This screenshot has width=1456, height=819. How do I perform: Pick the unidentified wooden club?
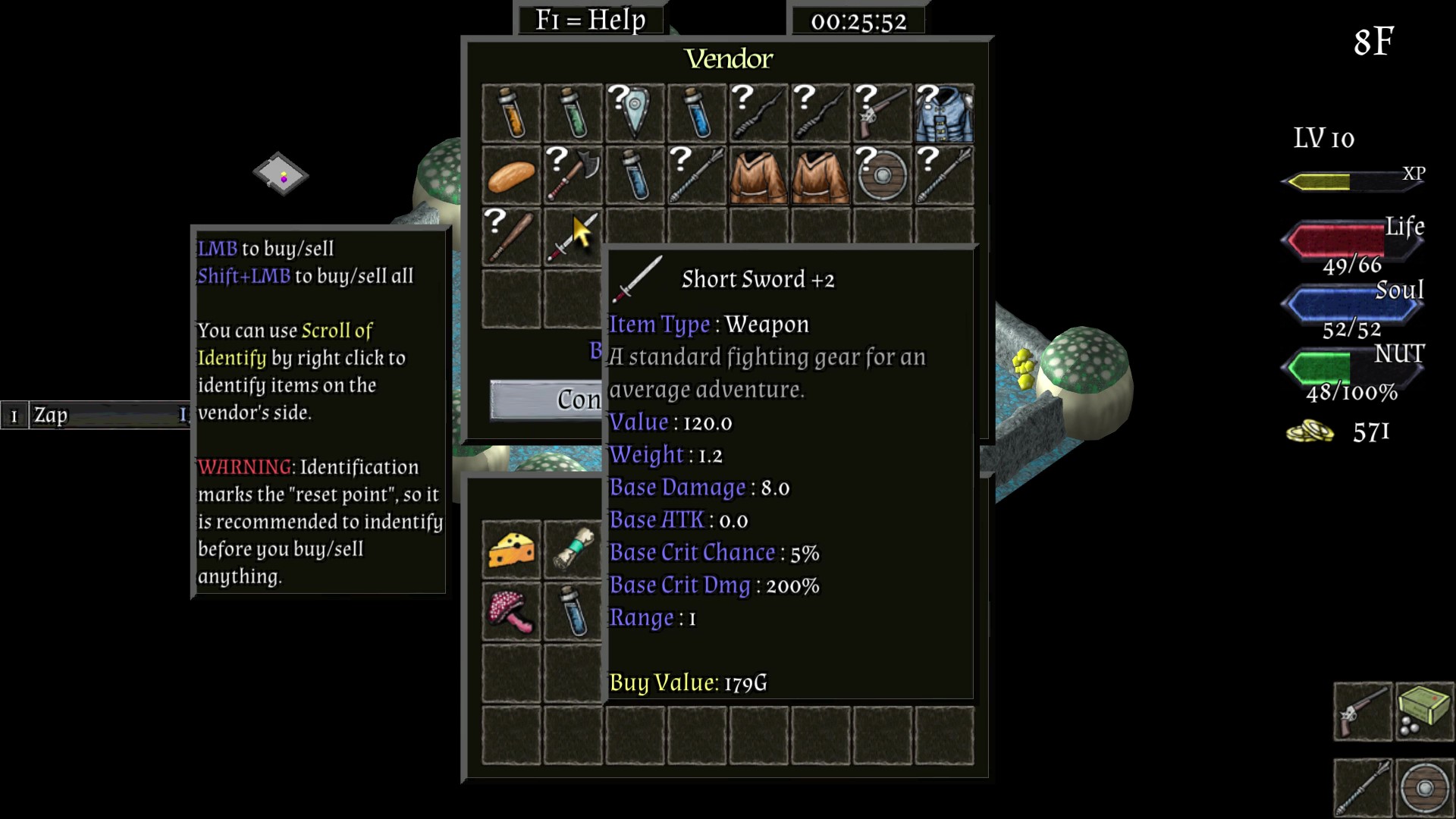511,238
